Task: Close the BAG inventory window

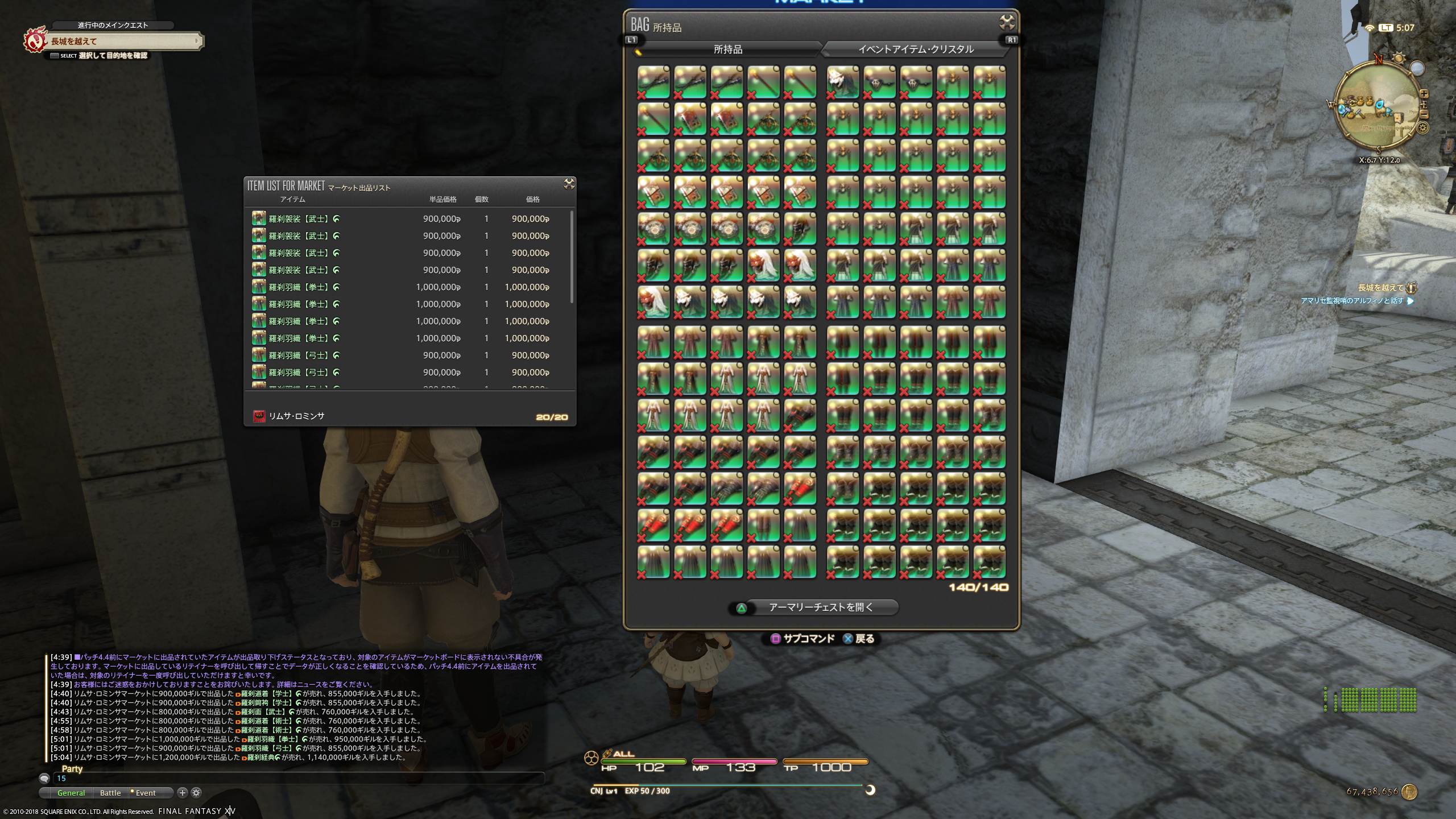Action: point(1007,23)
